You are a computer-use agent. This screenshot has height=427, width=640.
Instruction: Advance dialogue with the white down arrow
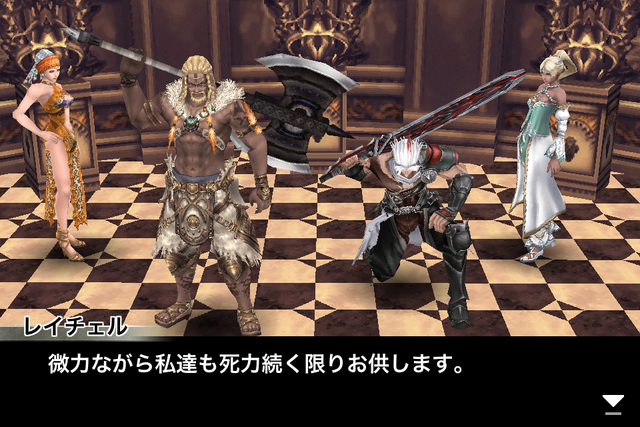click(613, 403)
